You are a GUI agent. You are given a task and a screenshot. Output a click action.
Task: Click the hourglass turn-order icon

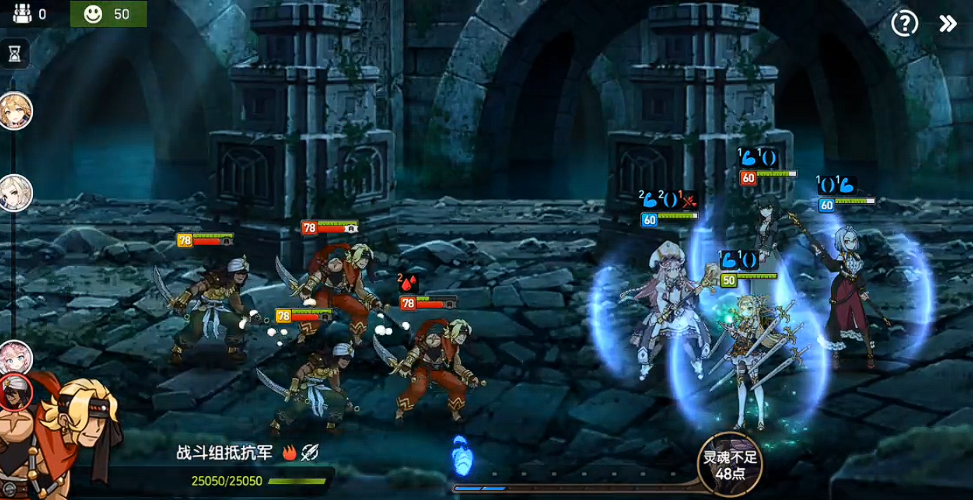pyautogui.click(x=14, y=53)
